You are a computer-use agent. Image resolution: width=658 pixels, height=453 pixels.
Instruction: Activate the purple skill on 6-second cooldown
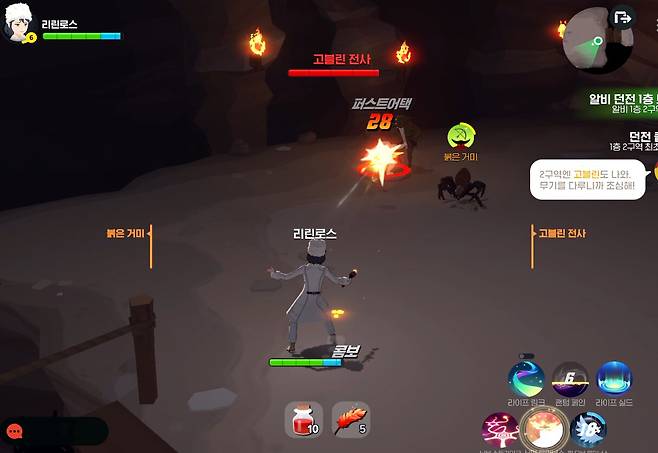point(570,379)
